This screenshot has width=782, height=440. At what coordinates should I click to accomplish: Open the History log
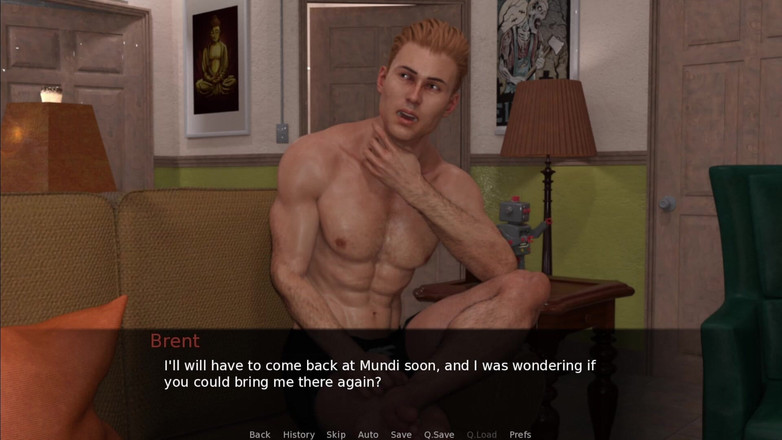[x=298, y=434]
